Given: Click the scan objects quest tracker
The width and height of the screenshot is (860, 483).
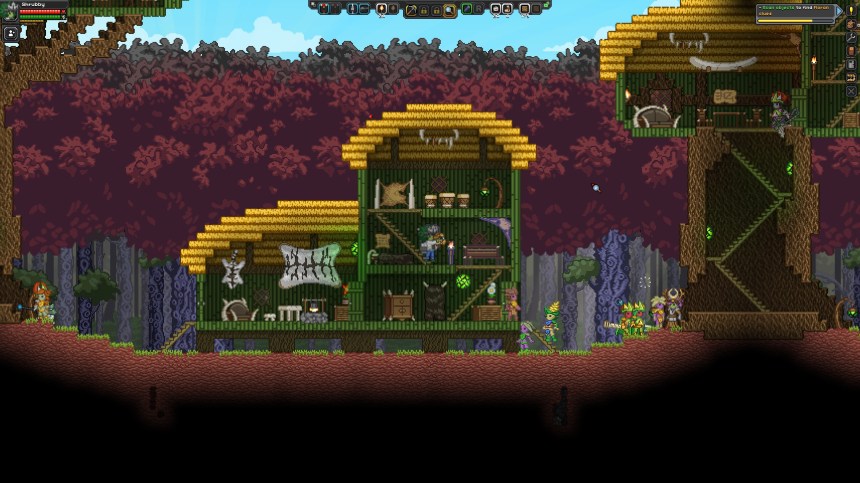Looking at the screenshot, I should 796,10.
